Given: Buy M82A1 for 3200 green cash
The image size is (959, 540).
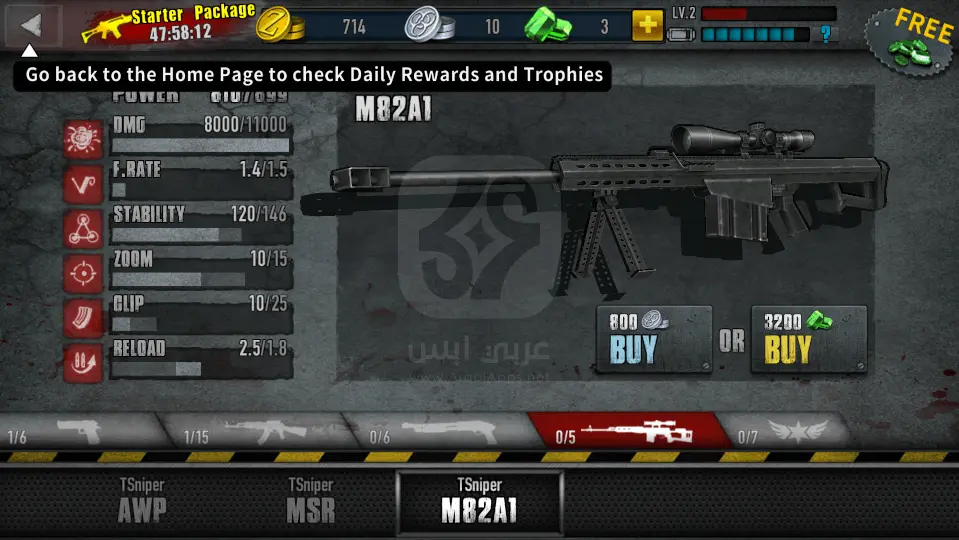Looking at the screenshot, I should [808, 339].
